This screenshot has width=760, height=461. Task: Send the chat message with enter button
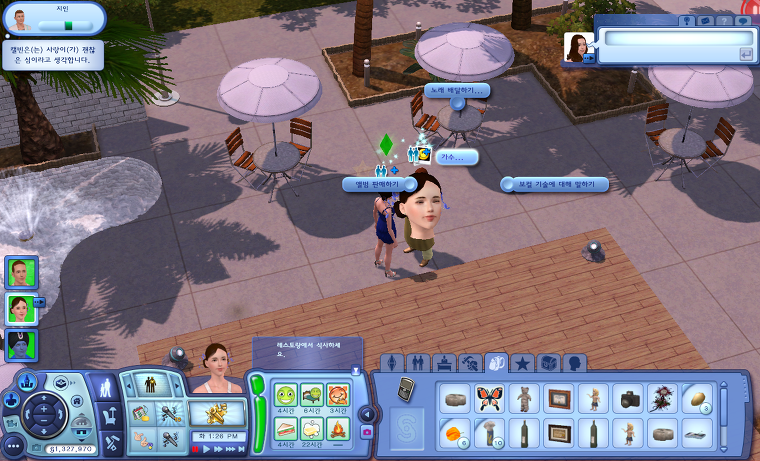[745, 54]
